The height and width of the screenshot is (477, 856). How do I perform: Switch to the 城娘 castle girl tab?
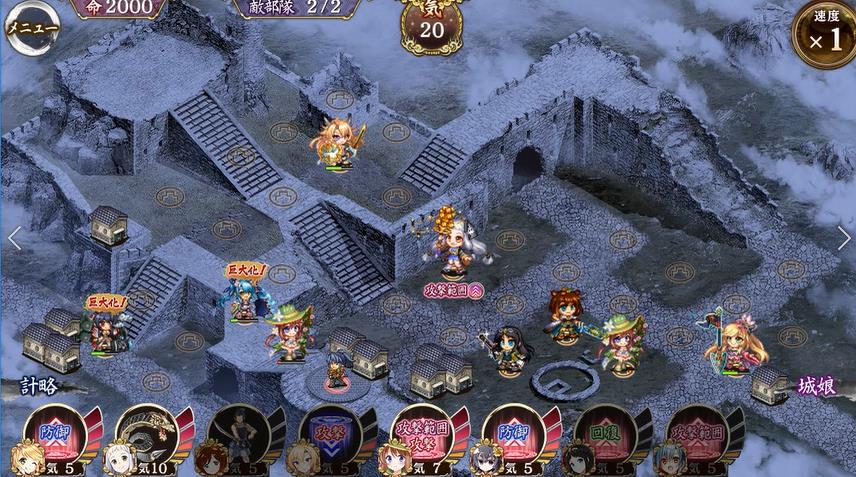(x=816, y=385)
